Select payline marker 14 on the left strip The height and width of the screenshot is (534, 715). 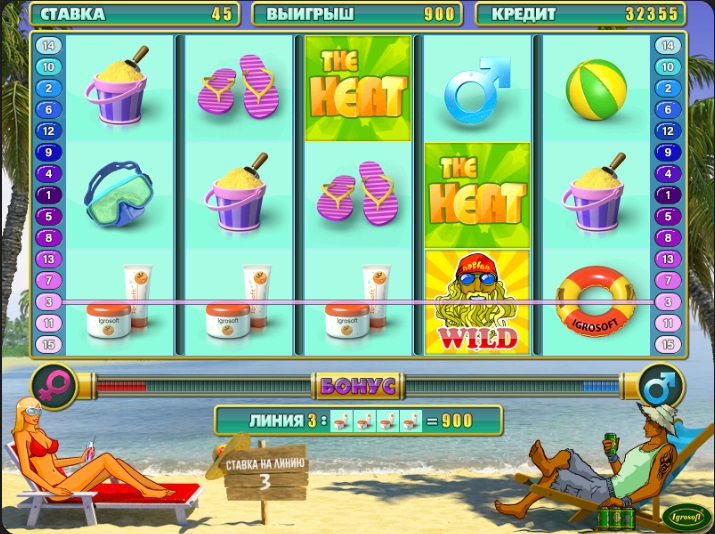[49, 46]
